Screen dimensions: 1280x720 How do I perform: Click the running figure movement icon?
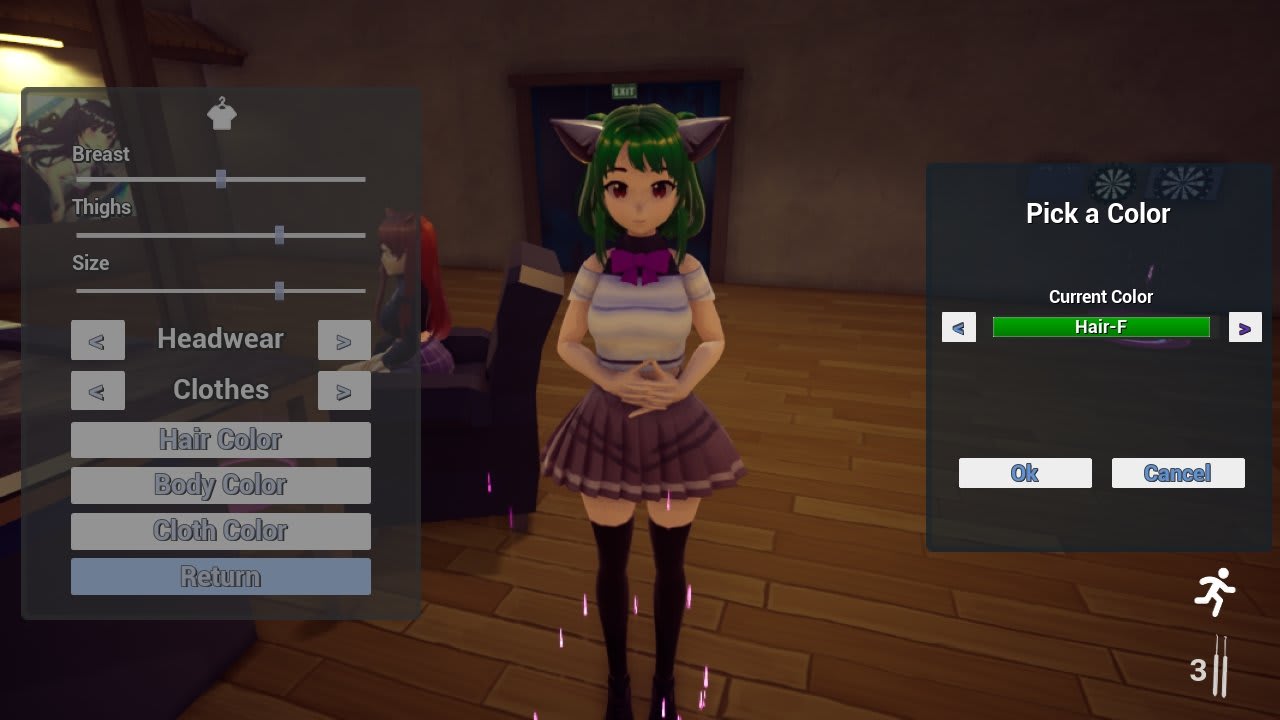(x=1216, y=590)
